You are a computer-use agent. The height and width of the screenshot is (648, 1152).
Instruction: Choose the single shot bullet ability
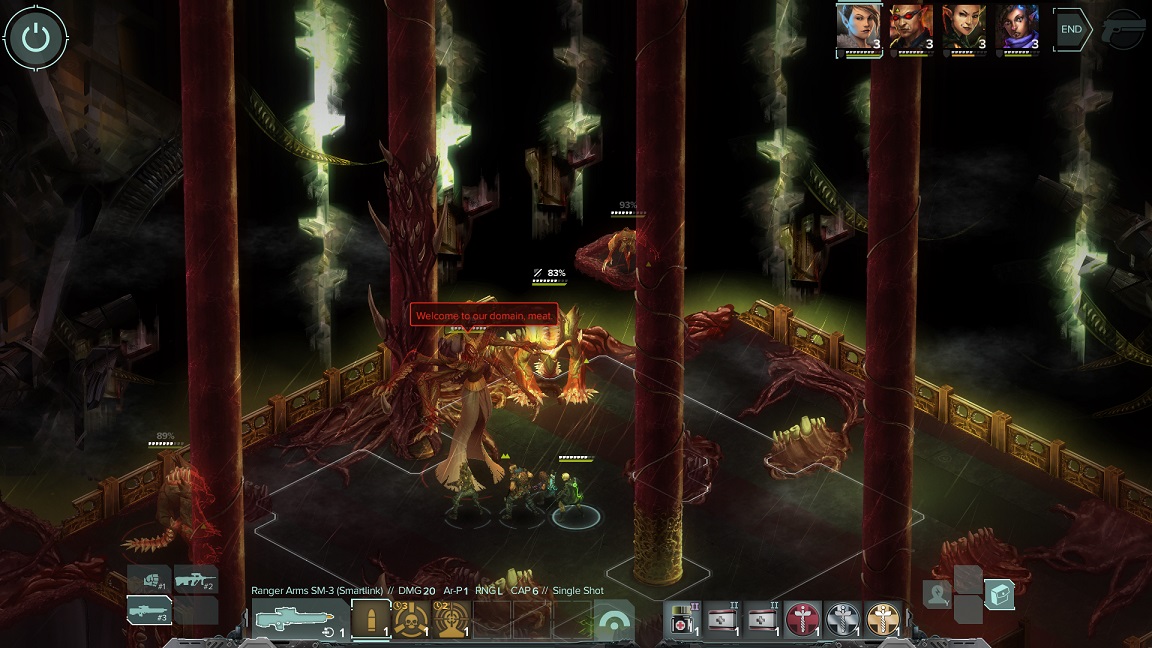(x=370, y=620)
